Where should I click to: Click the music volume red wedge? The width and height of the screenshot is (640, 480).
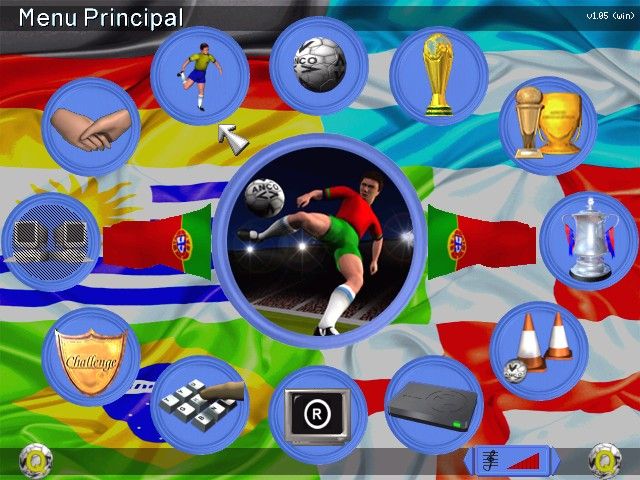point(525,461)
